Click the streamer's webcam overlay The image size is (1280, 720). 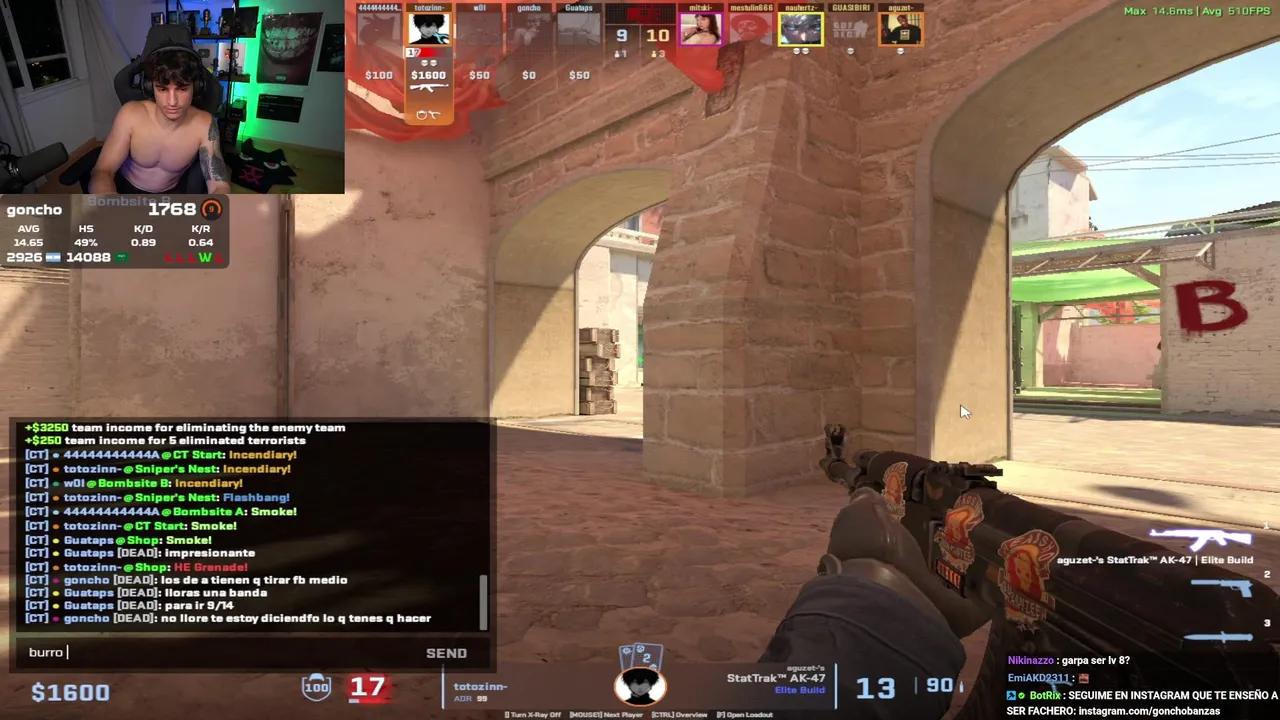[x=170, y=95]
